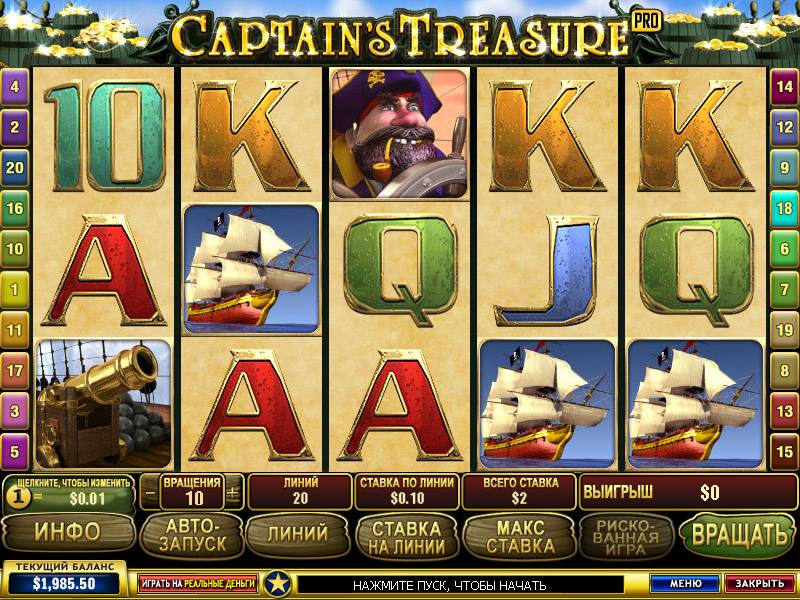
Task: Increase auto spins with the plus button
Action: [x=233, y=492]
